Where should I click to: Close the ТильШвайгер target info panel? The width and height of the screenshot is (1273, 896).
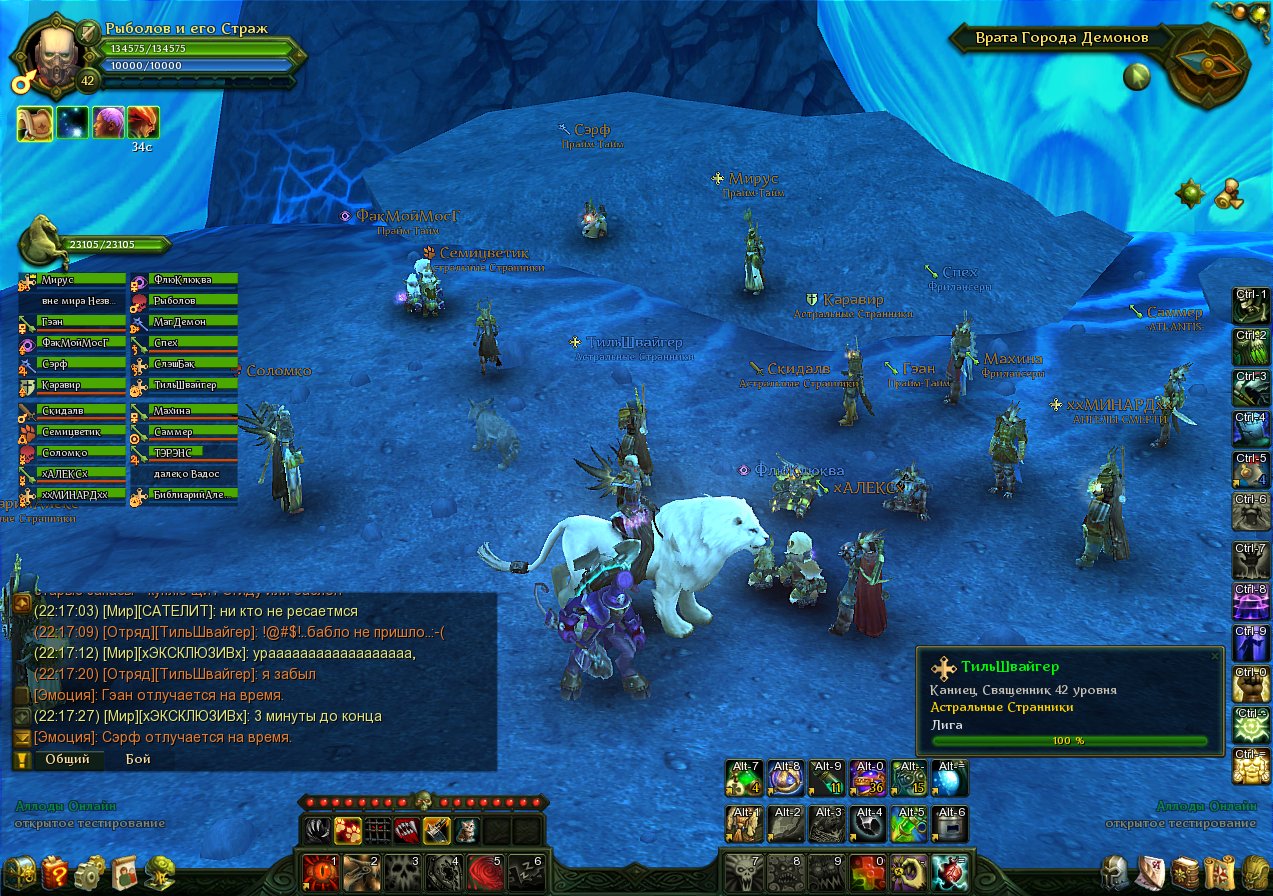click(x=1215, y=656)
